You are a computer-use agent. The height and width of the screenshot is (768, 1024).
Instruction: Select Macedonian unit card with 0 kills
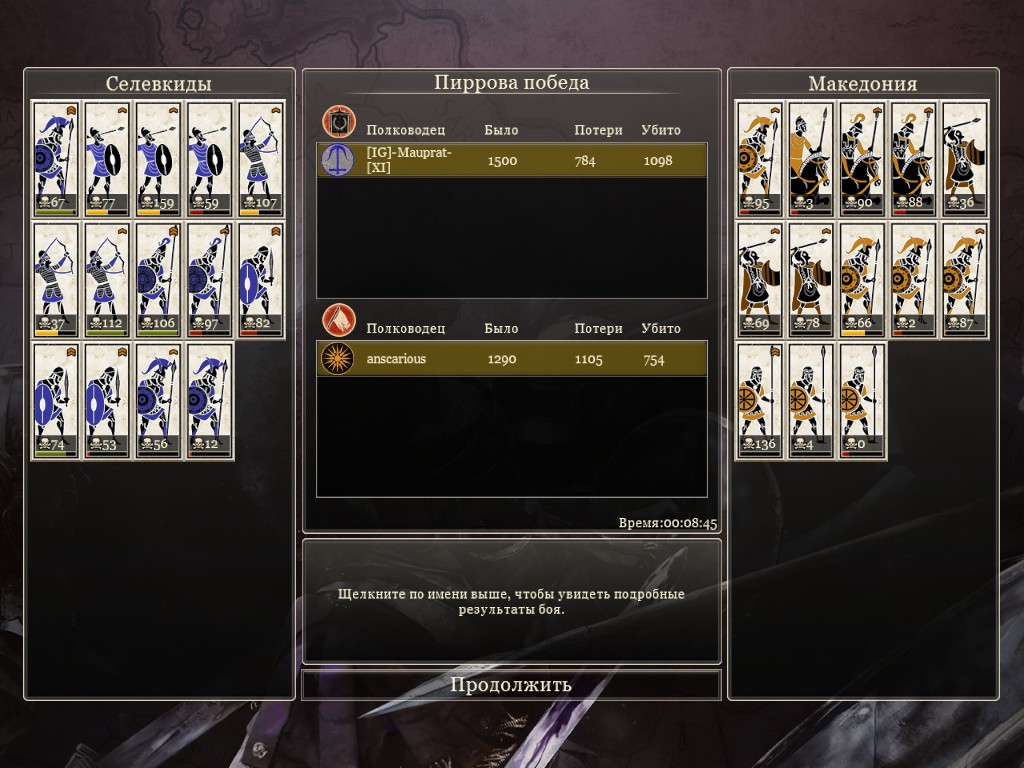(863, 400)
